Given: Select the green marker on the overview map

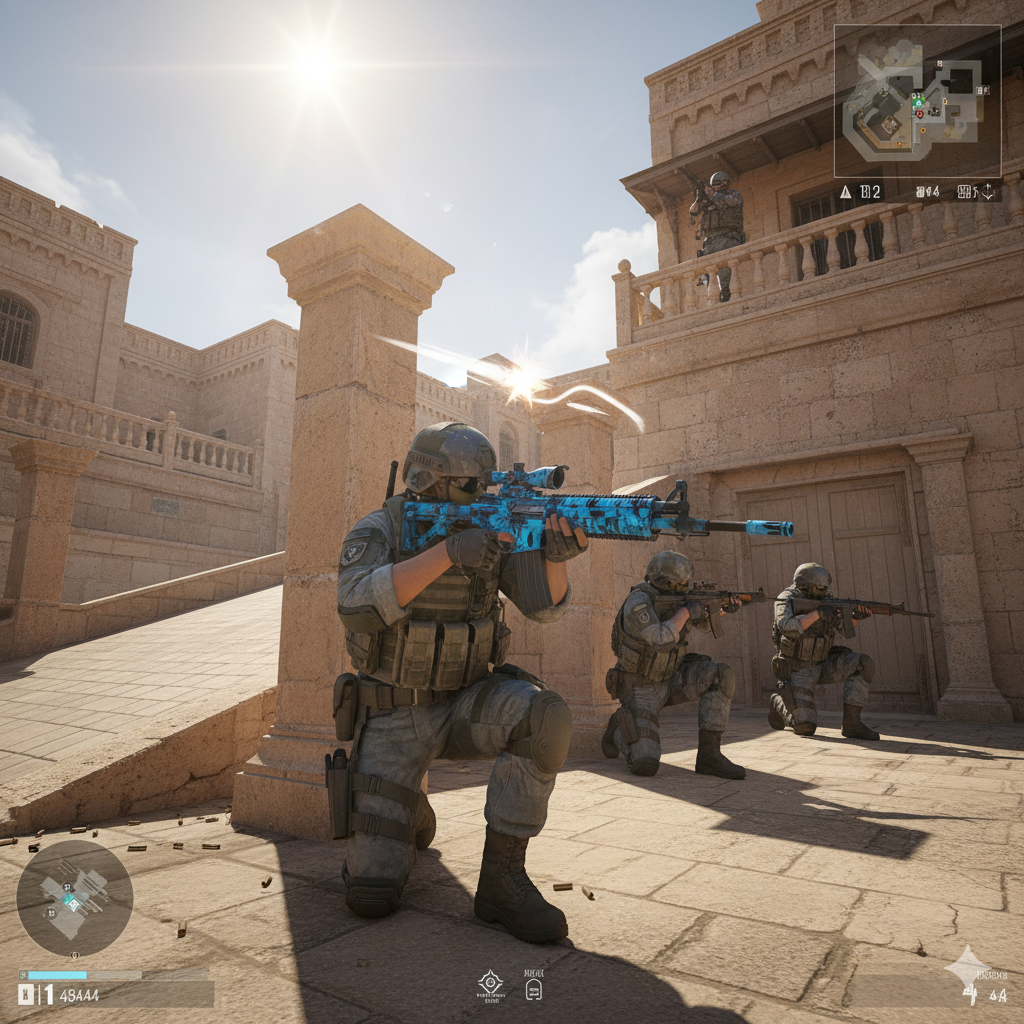Looking at the screenshot, I should (x=918, y=102).
